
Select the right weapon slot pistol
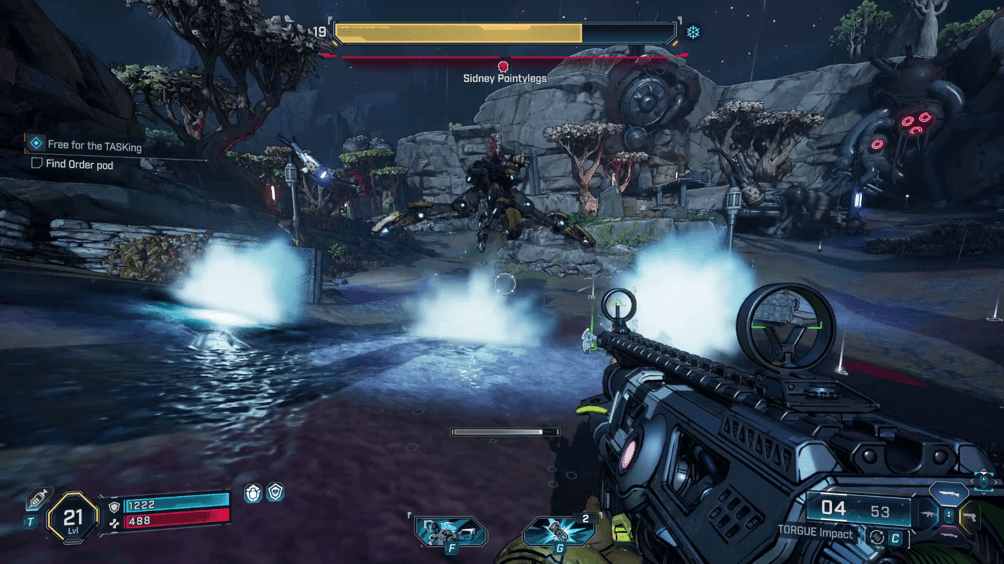tap(968, 516)
